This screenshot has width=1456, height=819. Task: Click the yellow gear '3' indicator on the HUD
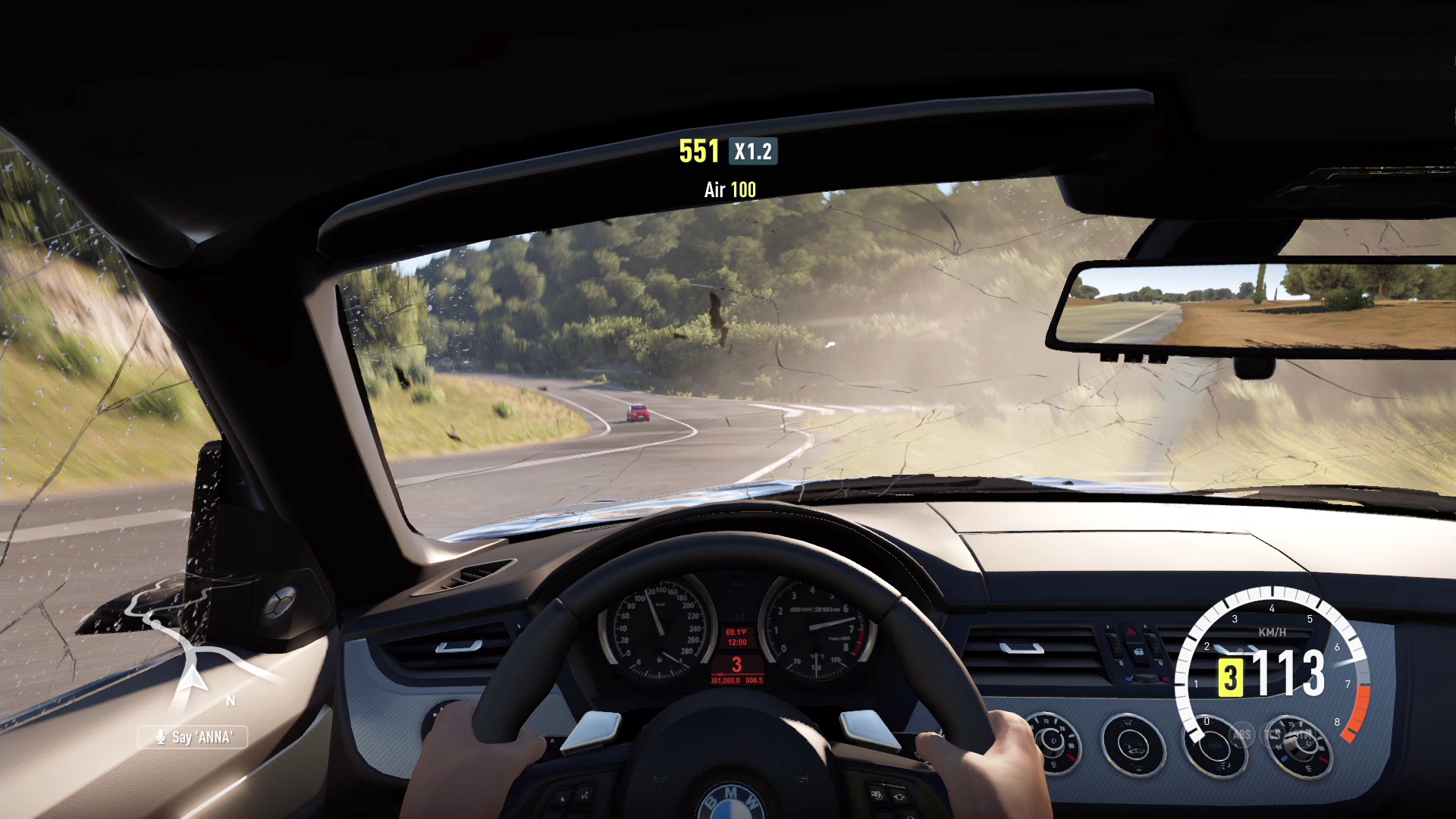click(x=1232, y=677)
